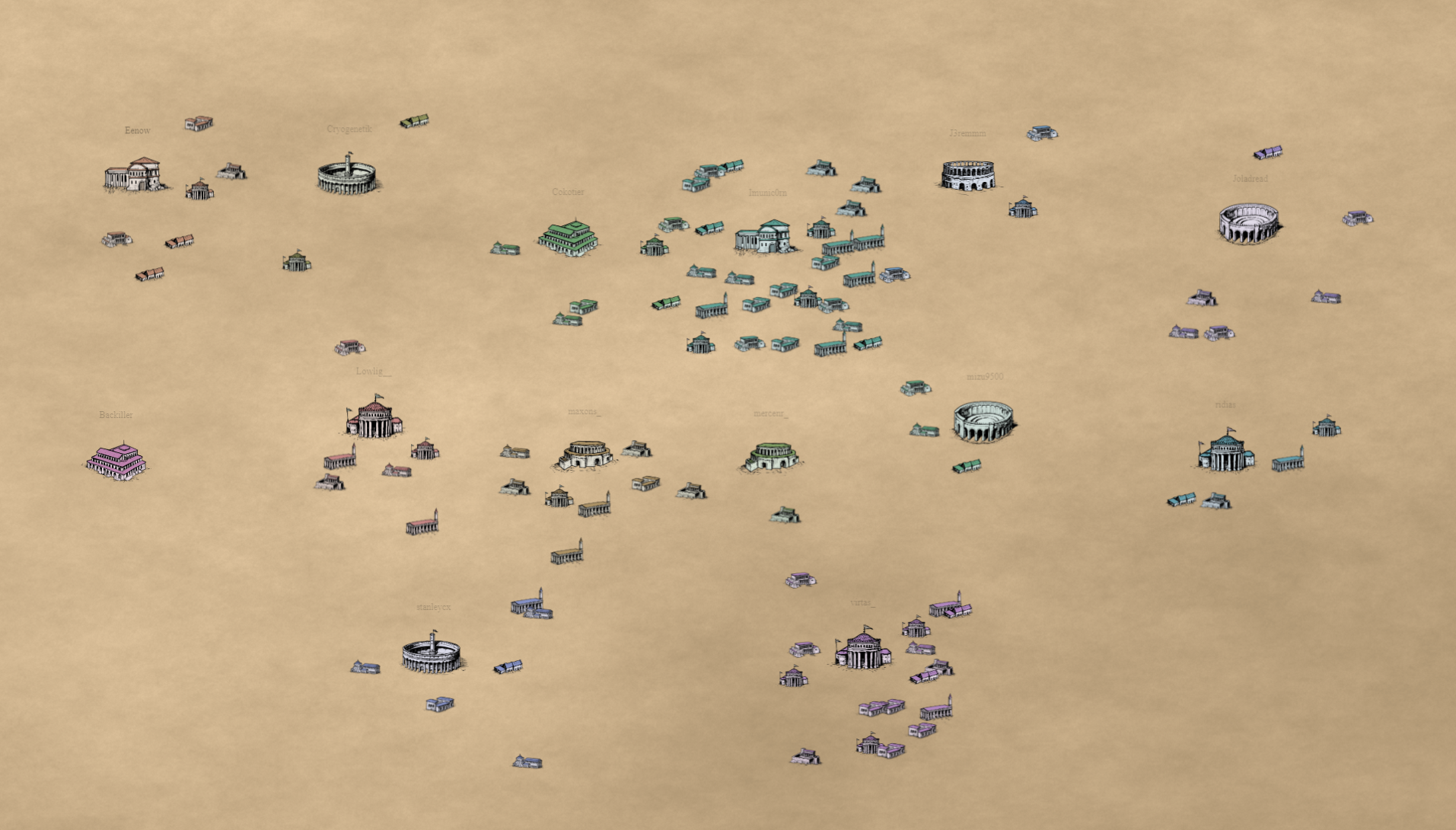Image resolution: width=1456 pixels, height=830 pixels.
Task: Select maxons_'s capital city marker
Action: (x=585, y=454)
